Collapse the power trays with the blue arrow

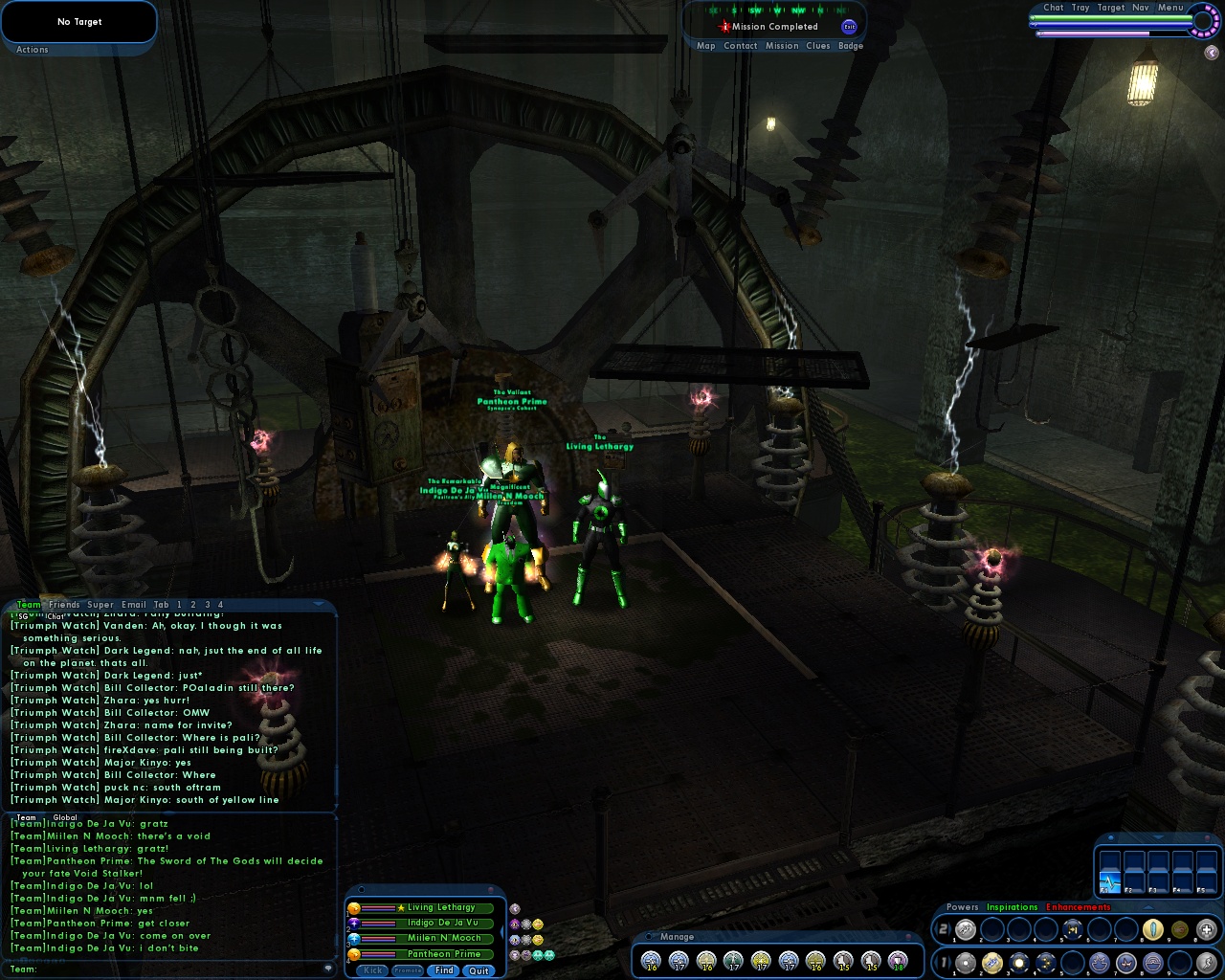point(1147,907)
